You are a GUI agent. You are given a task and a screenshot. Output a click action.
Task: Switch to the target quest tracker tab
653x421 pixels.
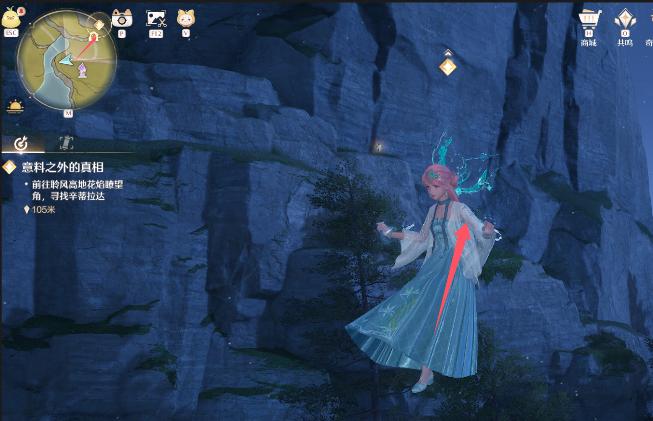coord(21,143)
